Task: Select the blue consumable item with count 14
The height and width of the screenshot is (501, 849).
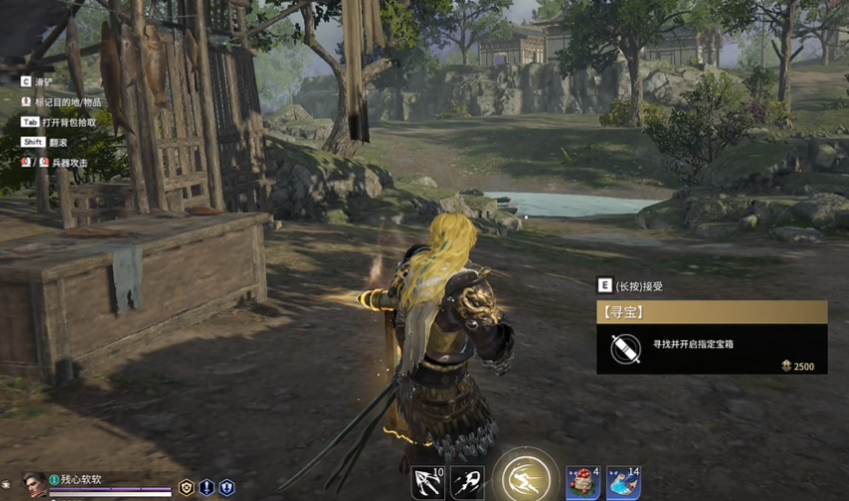Action: [x=623, y=483]
